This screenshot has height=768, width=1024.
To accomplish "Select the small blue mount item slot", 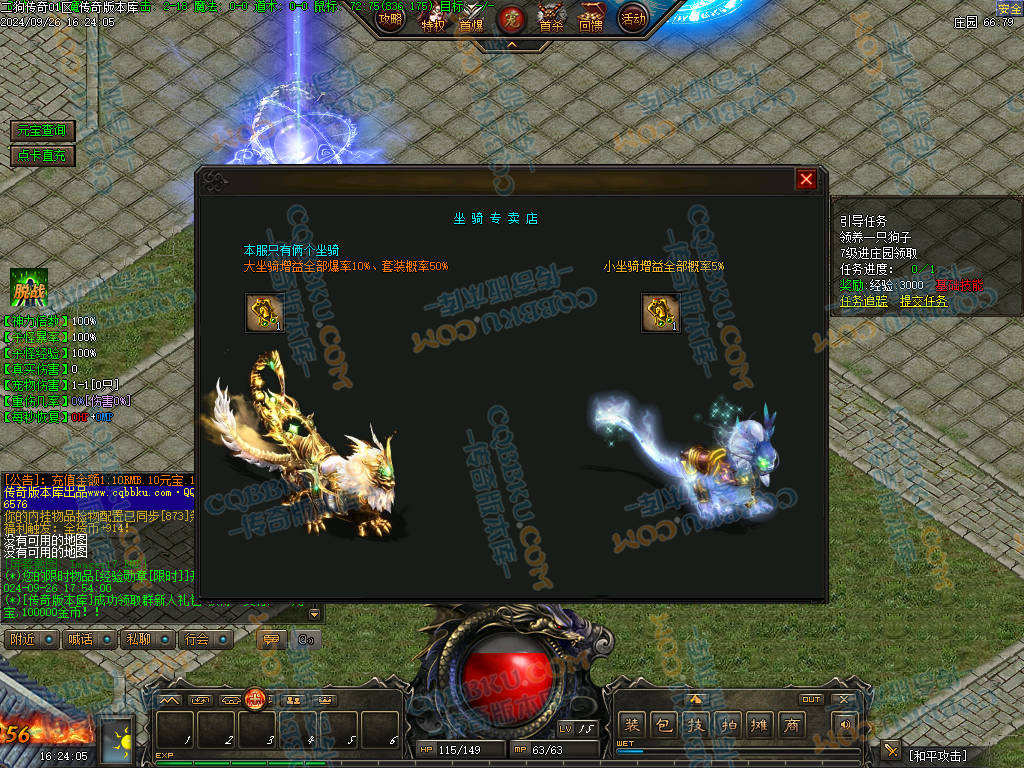I will tap(660, 312).
